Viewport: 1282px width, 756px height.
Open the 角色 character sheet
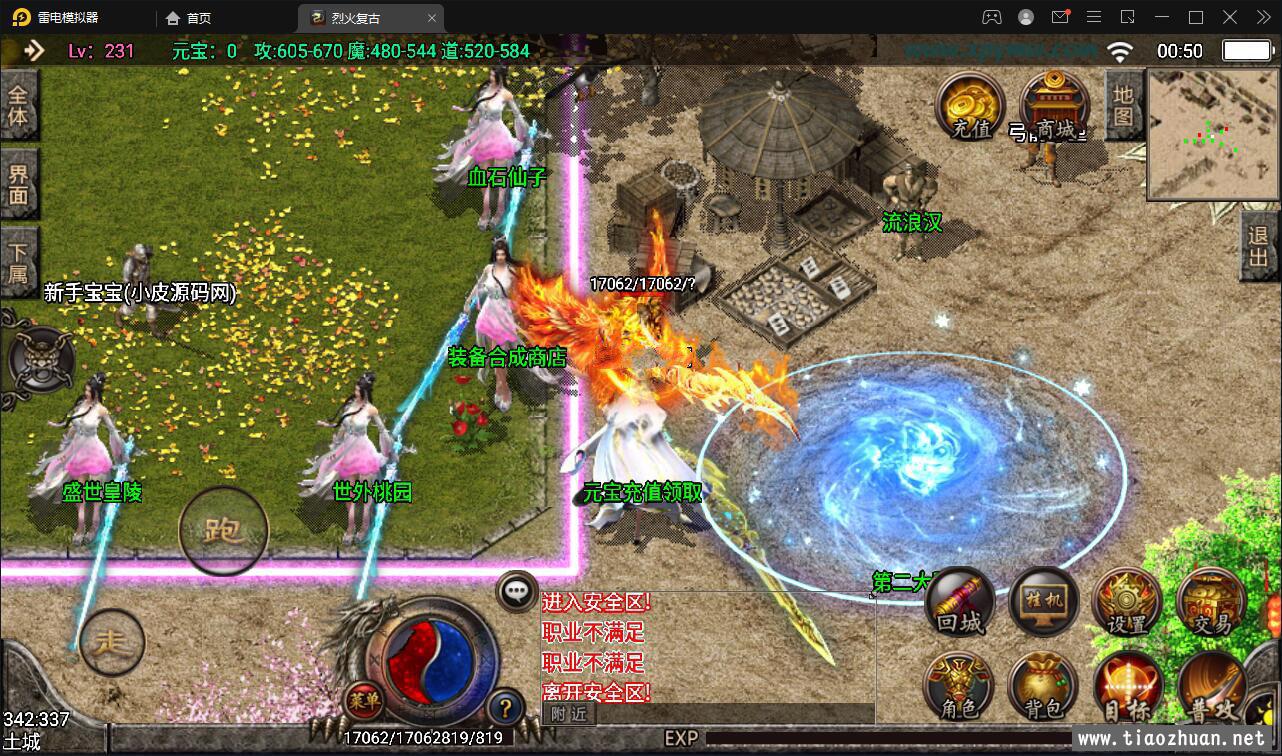point(959,688)
